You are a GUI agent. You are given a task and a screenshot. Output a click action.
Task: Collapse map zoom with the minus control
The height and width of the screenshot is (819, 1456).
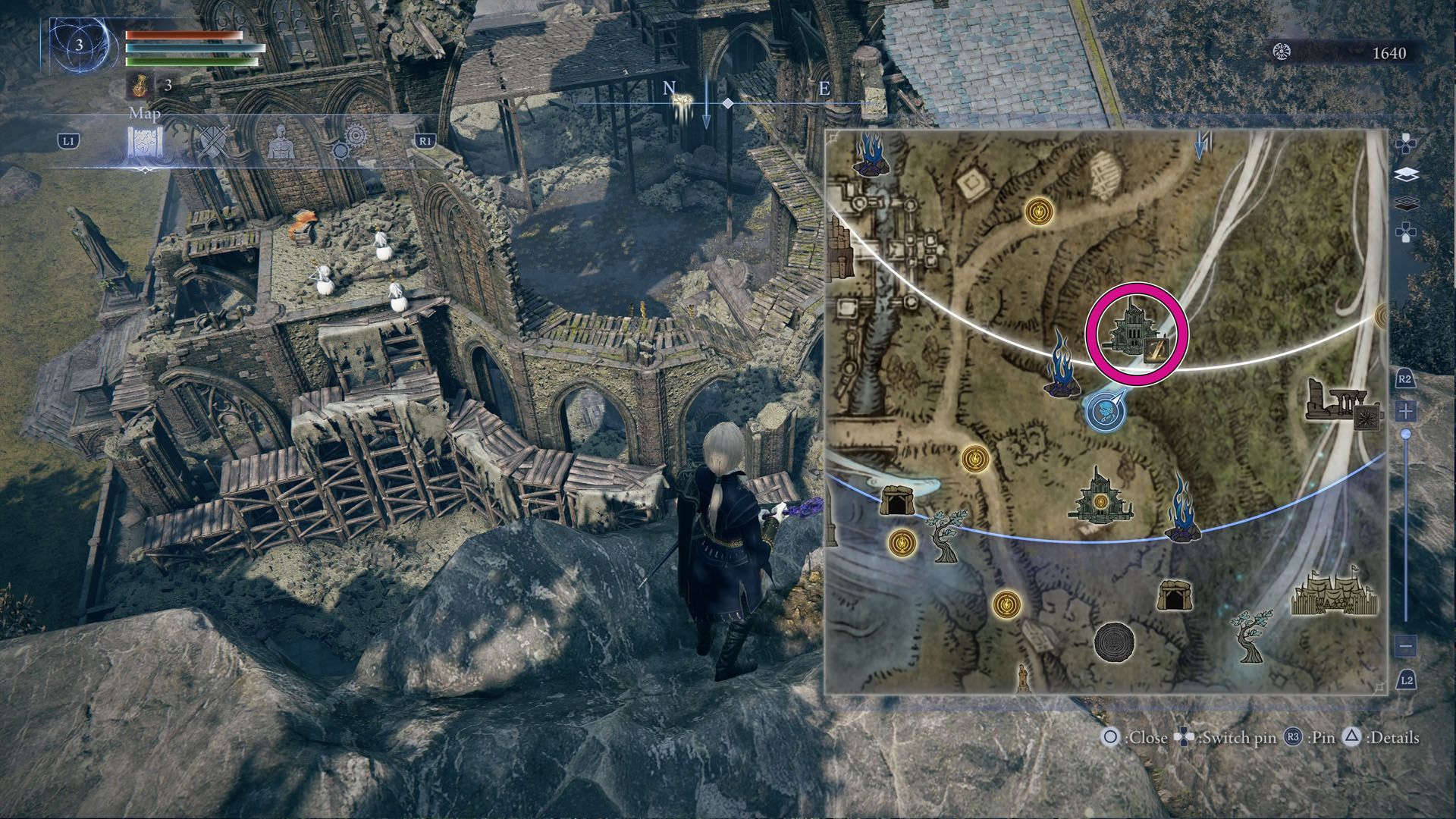1406,645
